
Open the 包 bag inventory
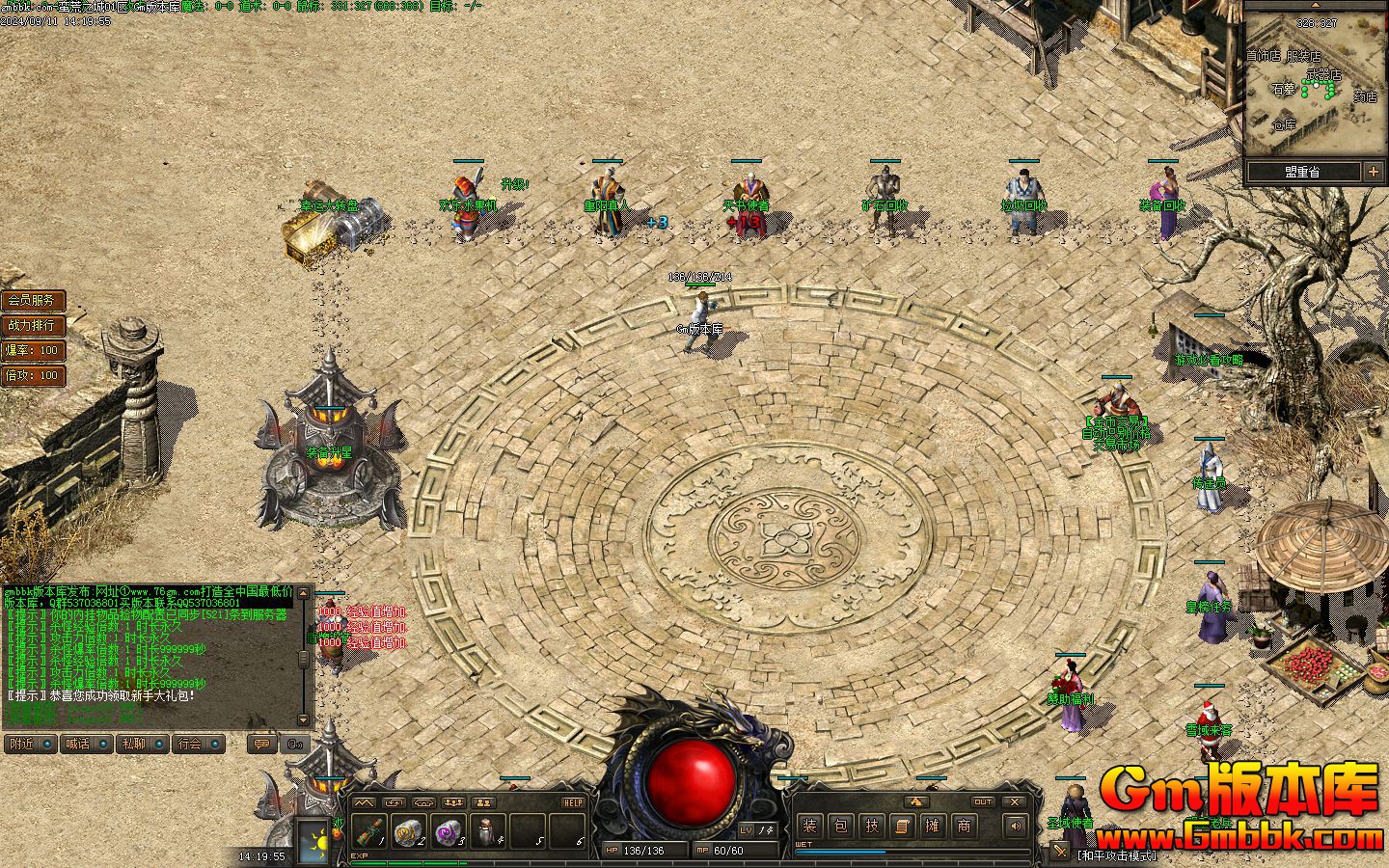coord(841,826)
